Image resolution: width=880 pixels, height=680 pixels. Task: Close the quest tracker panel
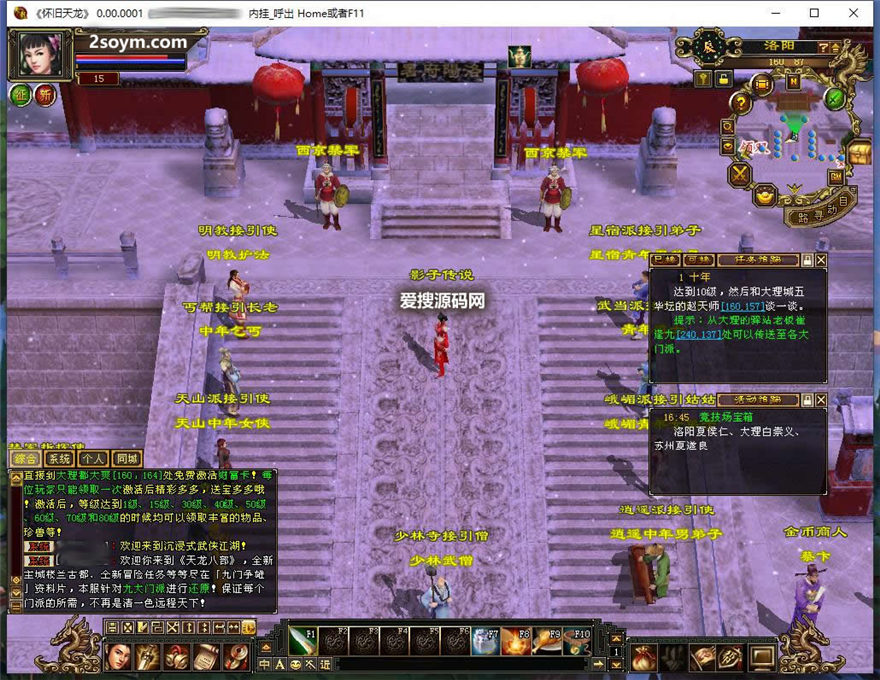821,260
